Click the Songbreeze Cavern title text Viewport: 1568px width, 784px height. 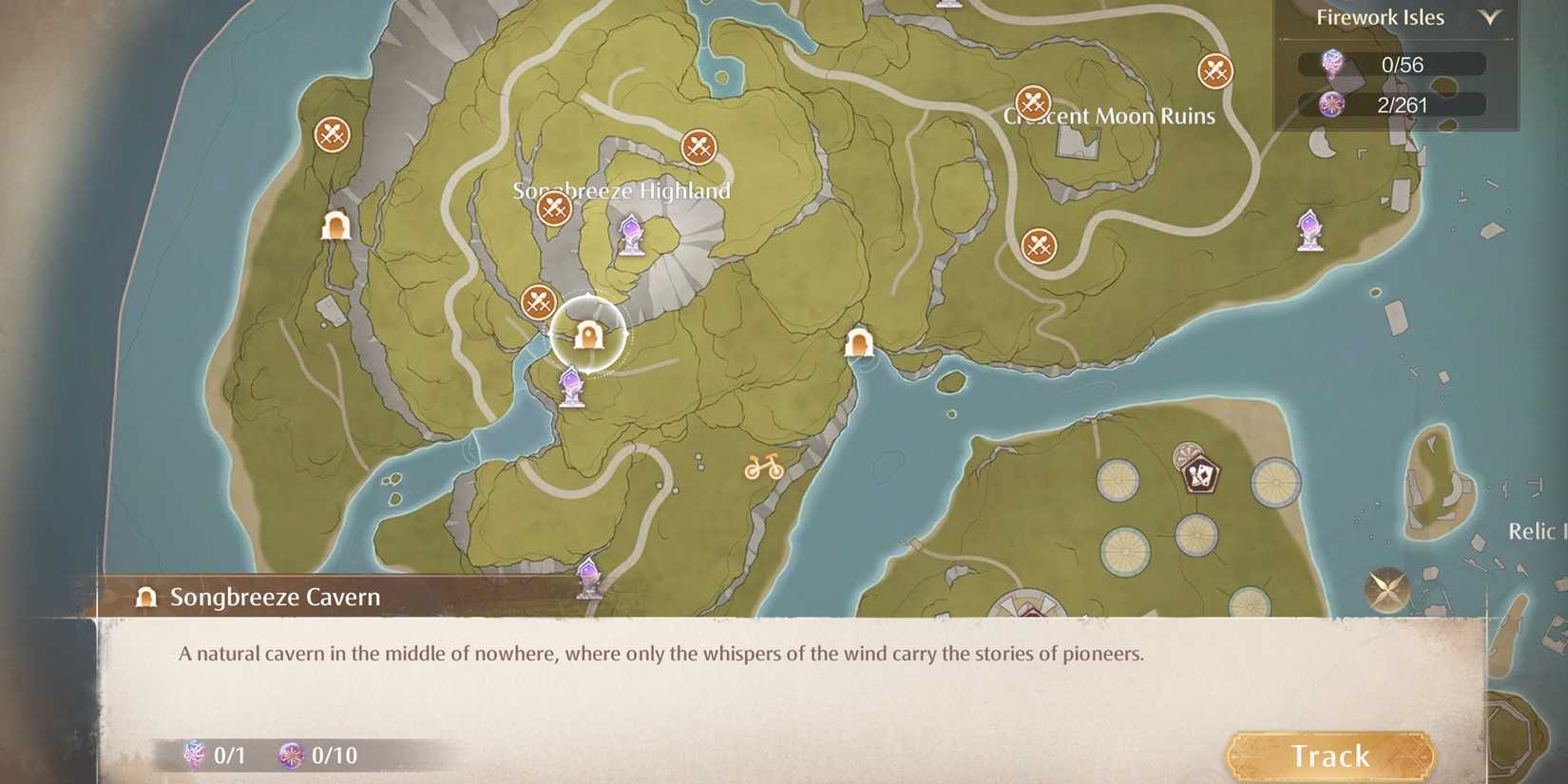274,597
